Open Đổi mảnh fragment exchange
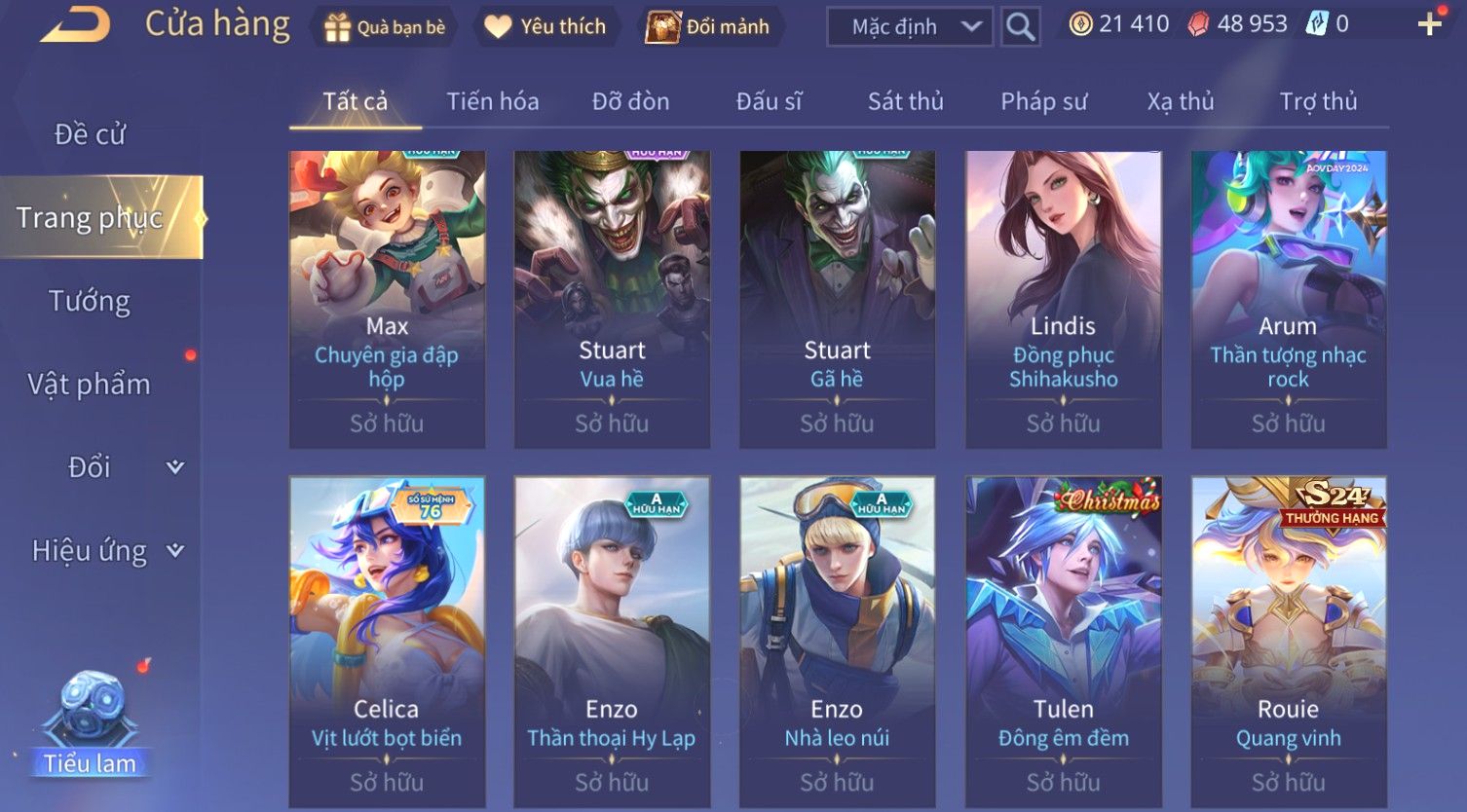 tap(709, 26)
